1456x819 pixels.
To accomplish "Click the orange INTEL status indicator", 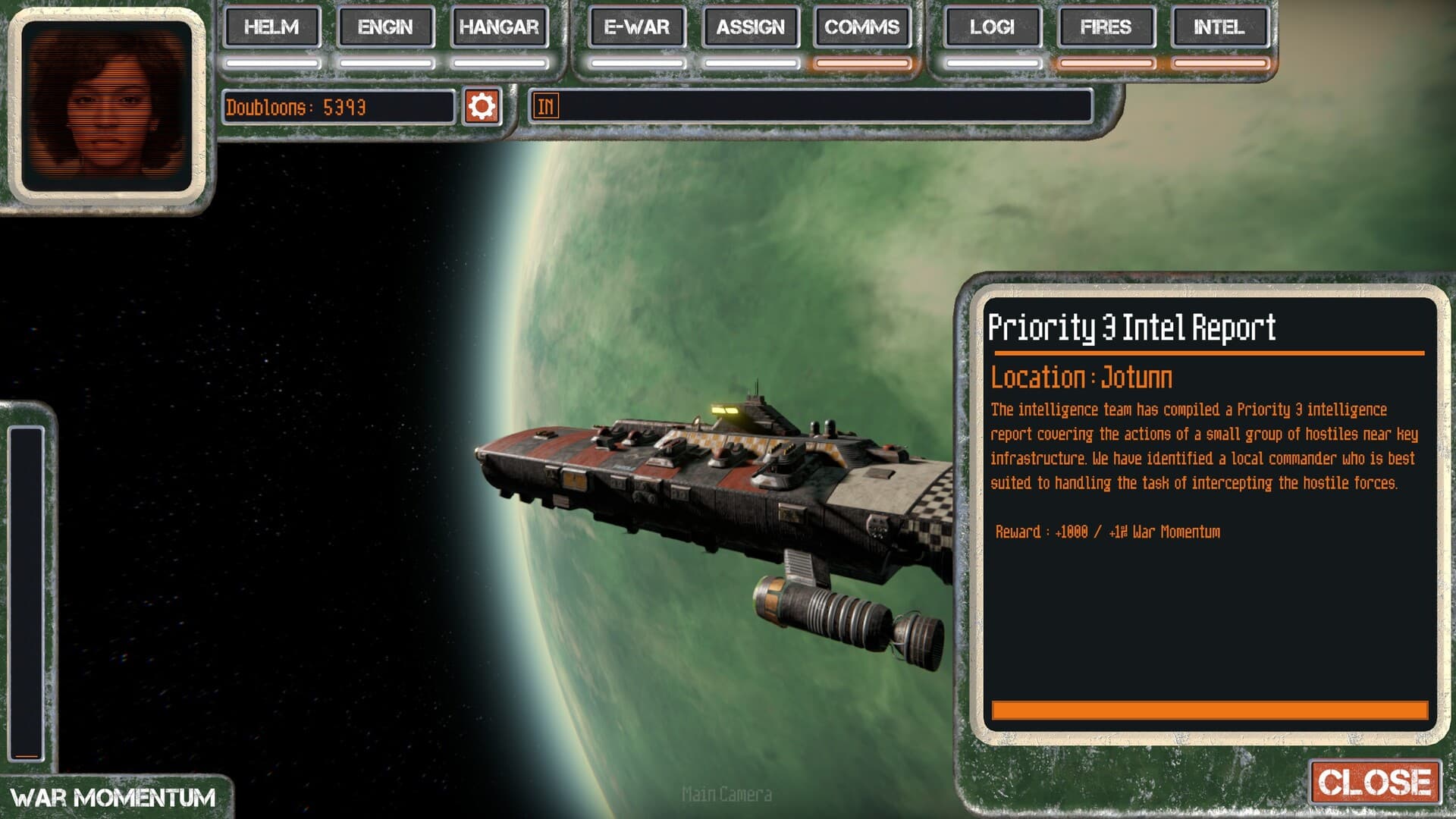I will click(x=1220, y=64).
